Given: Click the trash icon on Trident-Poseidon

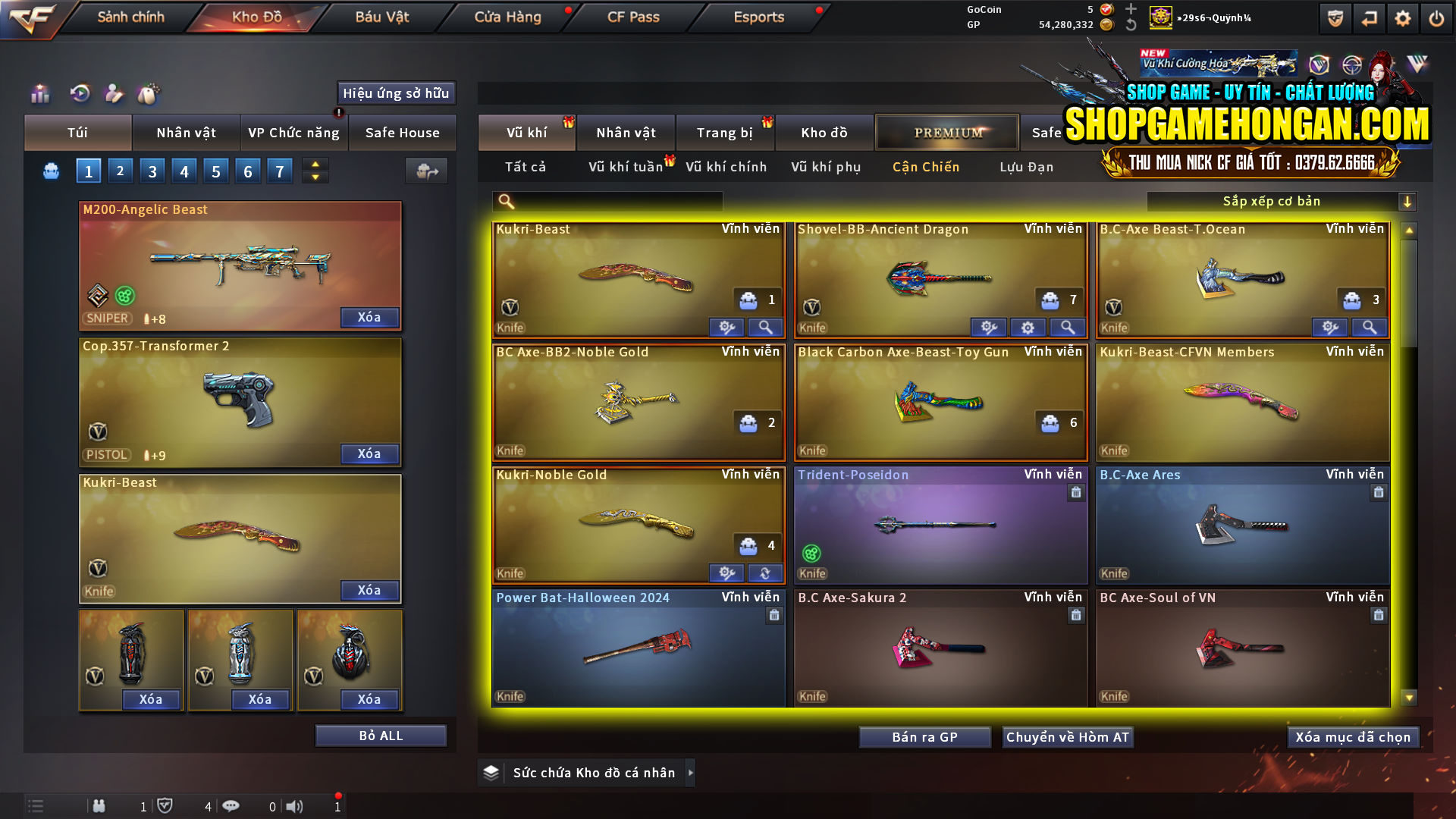Looking at the screenshot, I should pos(1076,492).
